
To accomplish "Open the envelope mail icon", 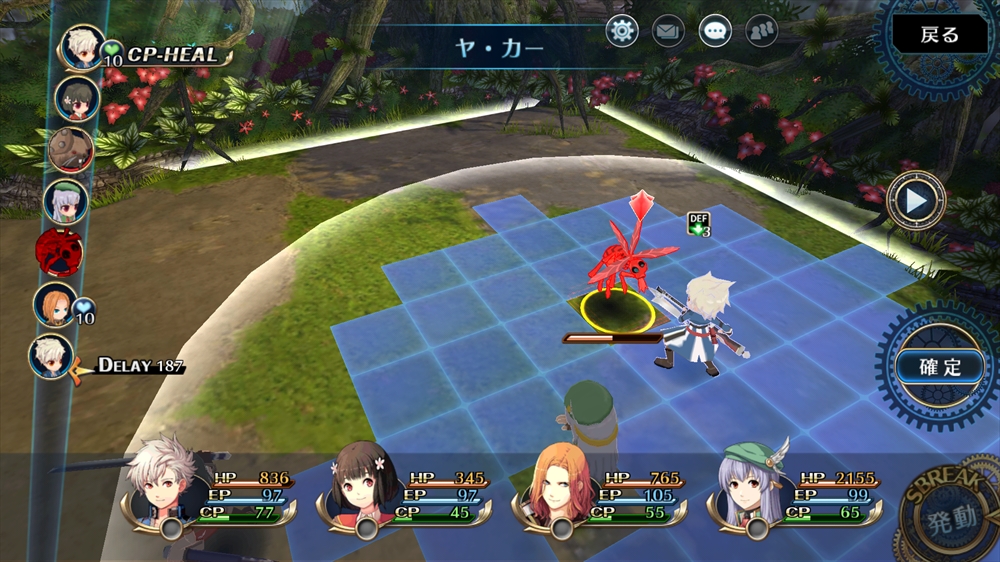I will point(668,31).
